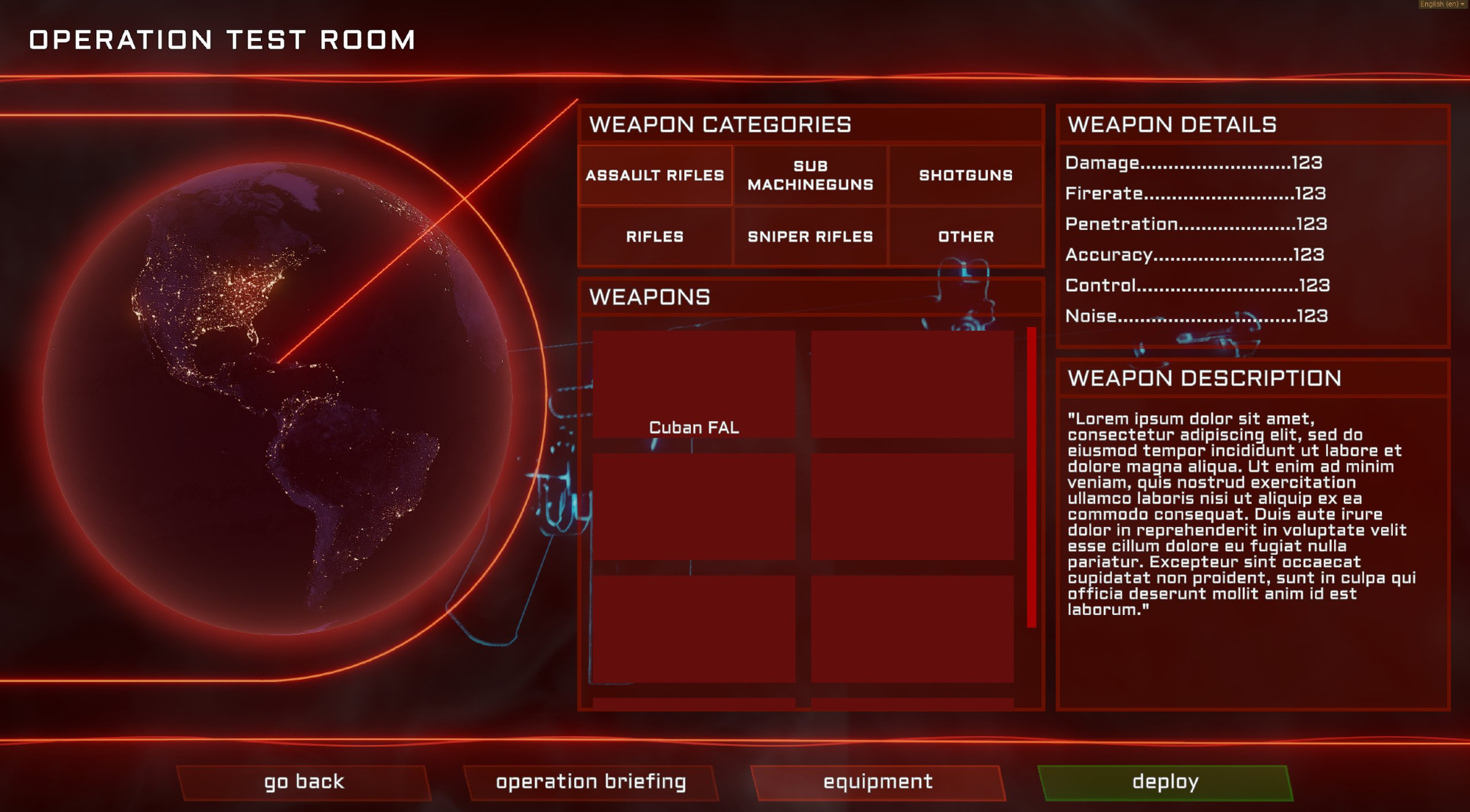This screenshot has height=812, width=1470.
Task: Click the weapons list red scrollbar
Action: pos(1031,478)
